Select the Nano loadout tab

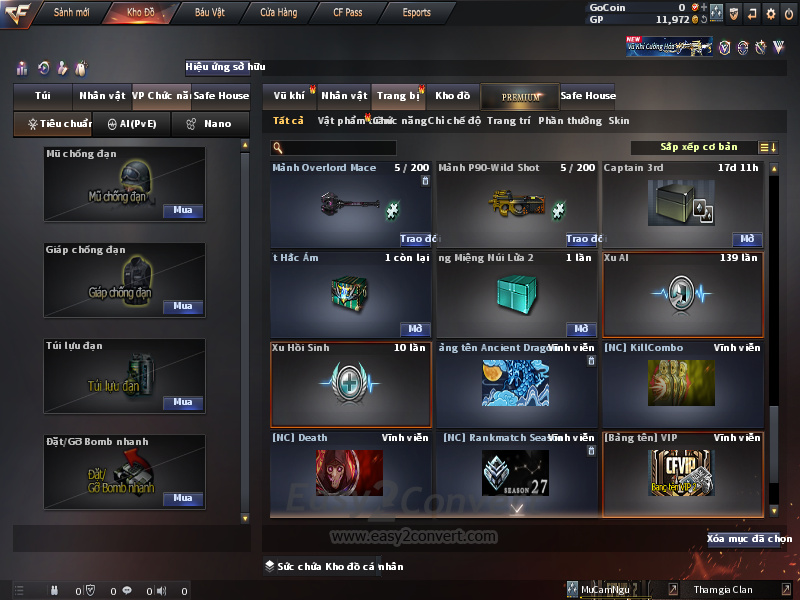click(x=208, y=124)
